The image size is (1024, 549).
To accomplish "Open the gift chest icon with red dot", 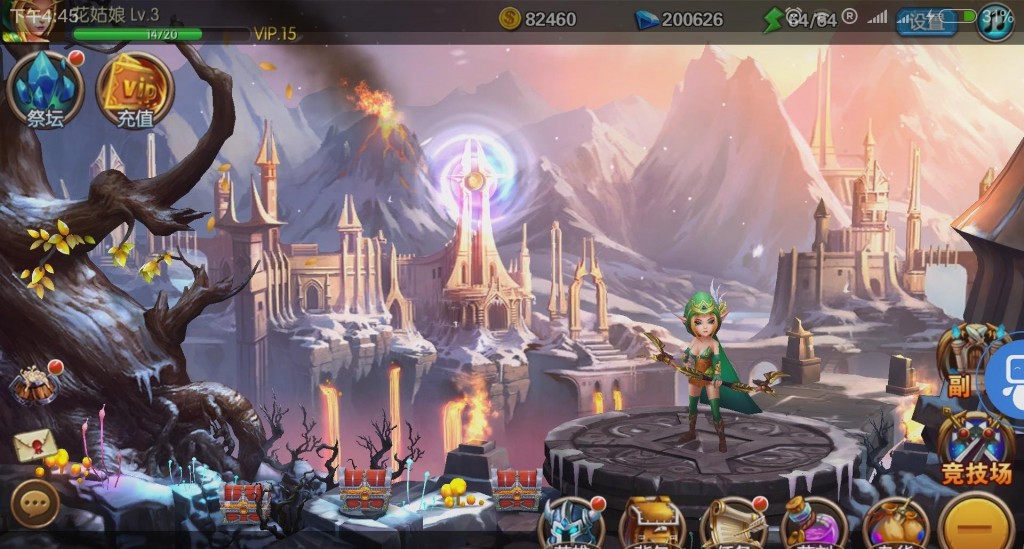I will point(35,384).
